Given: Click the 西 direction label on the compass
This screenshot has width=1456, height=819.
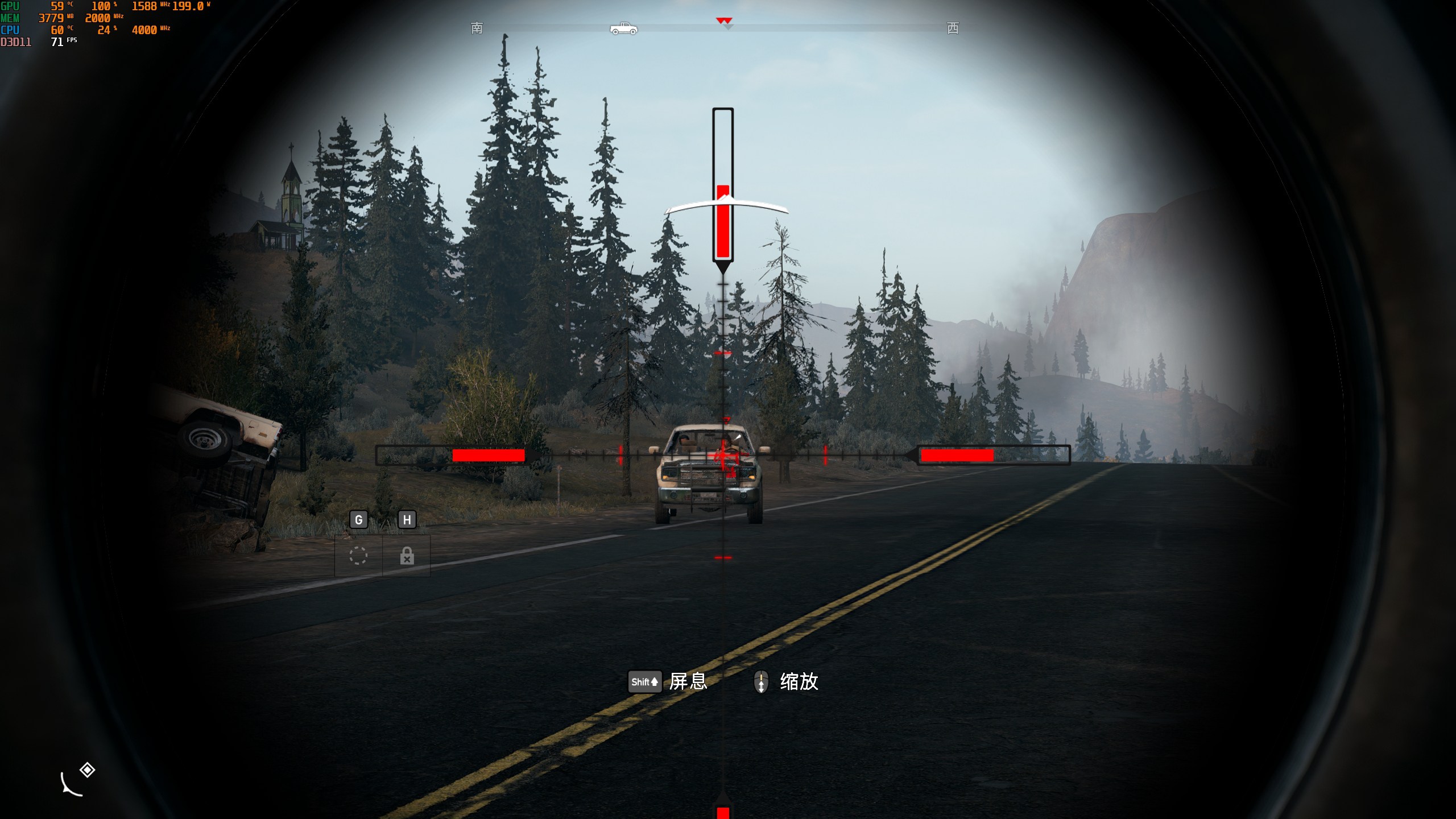Looking at the screenshot, I should pos(953,28).
